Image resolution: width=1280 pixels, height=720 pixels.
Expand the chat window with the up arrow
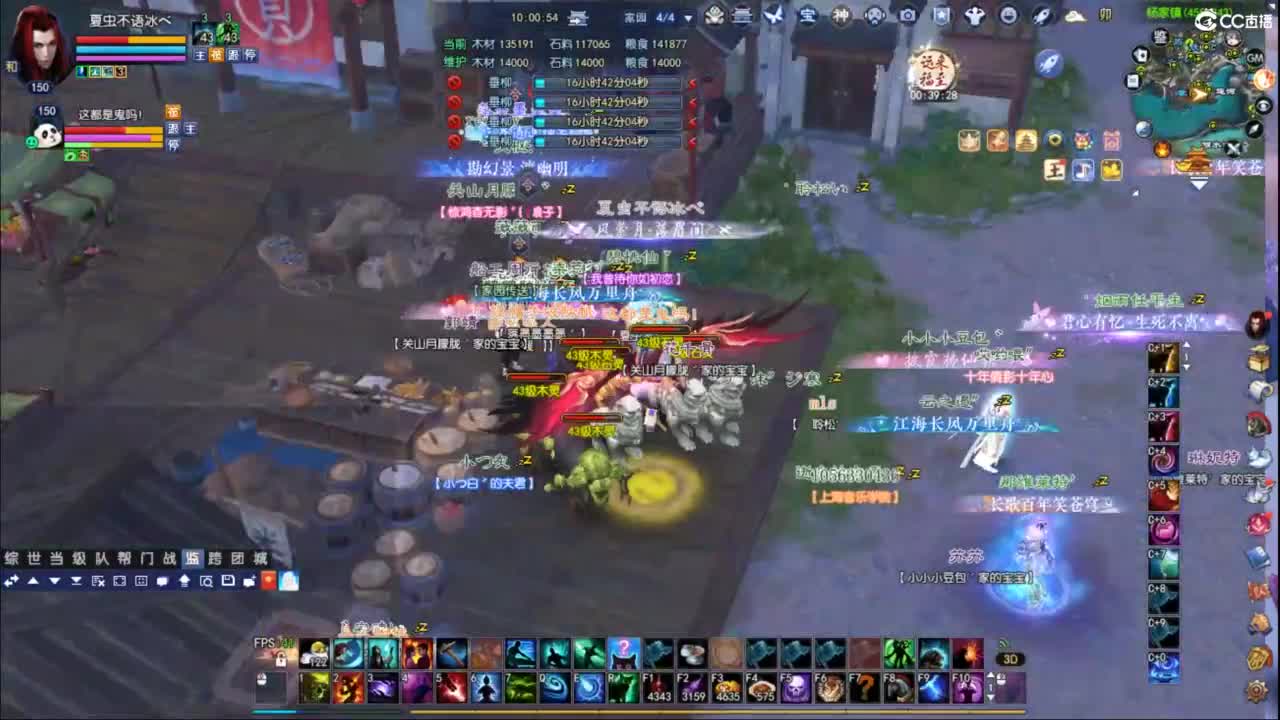click(33, 580)
